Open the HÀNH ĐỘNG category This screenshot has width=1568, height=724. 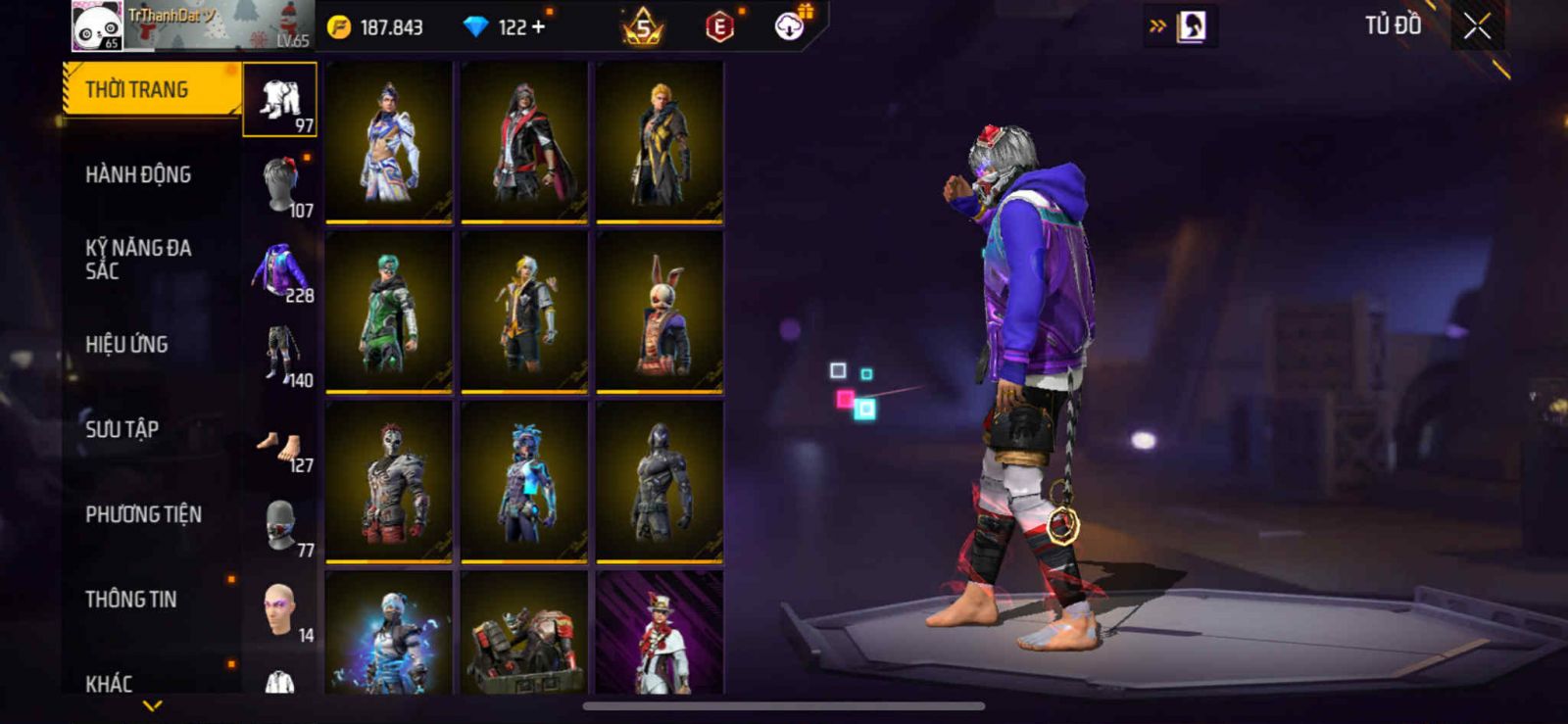[x=138, y=175]
